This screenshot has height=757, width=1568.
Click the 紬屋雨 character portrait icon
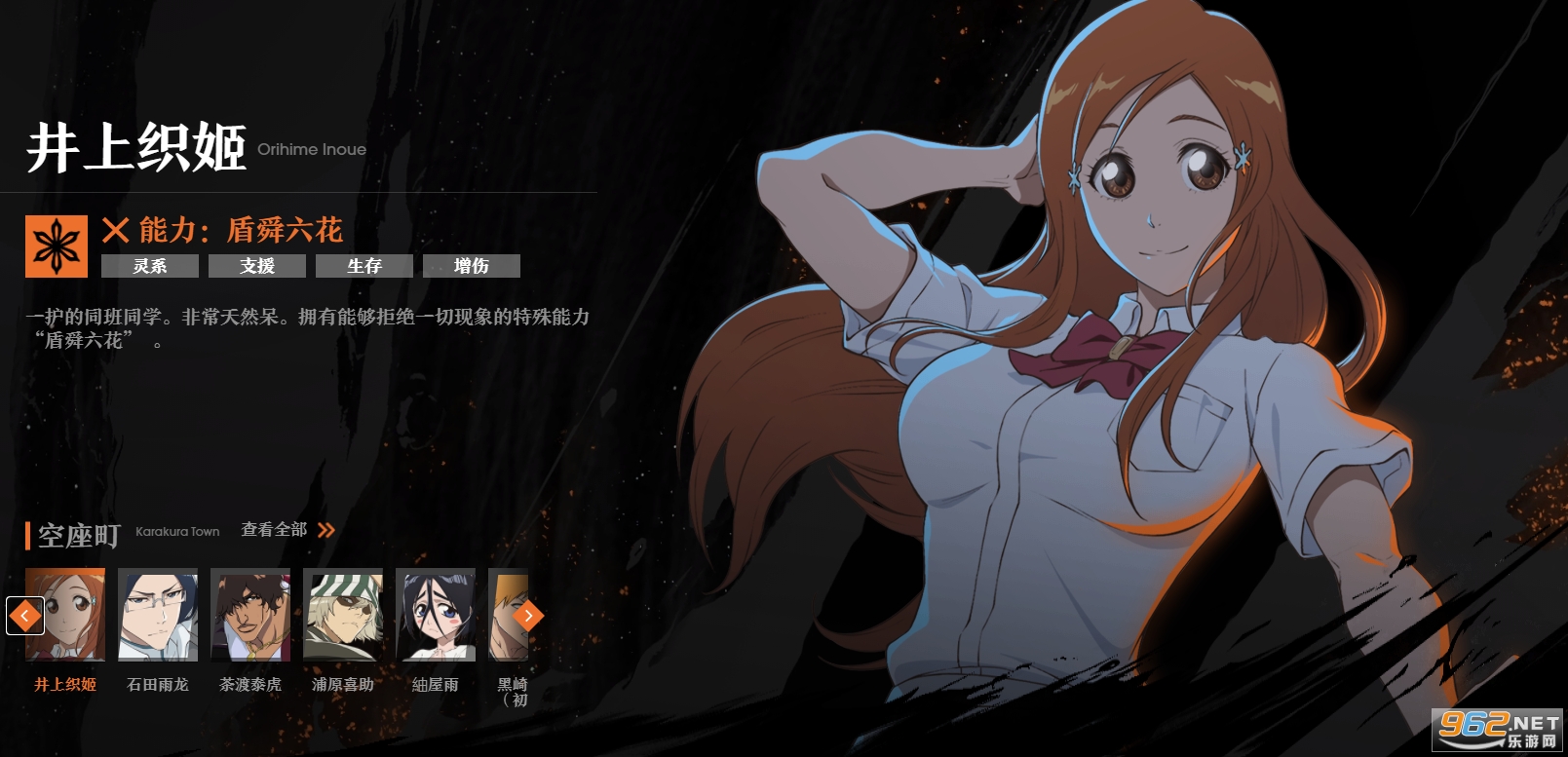click(436, 616)
